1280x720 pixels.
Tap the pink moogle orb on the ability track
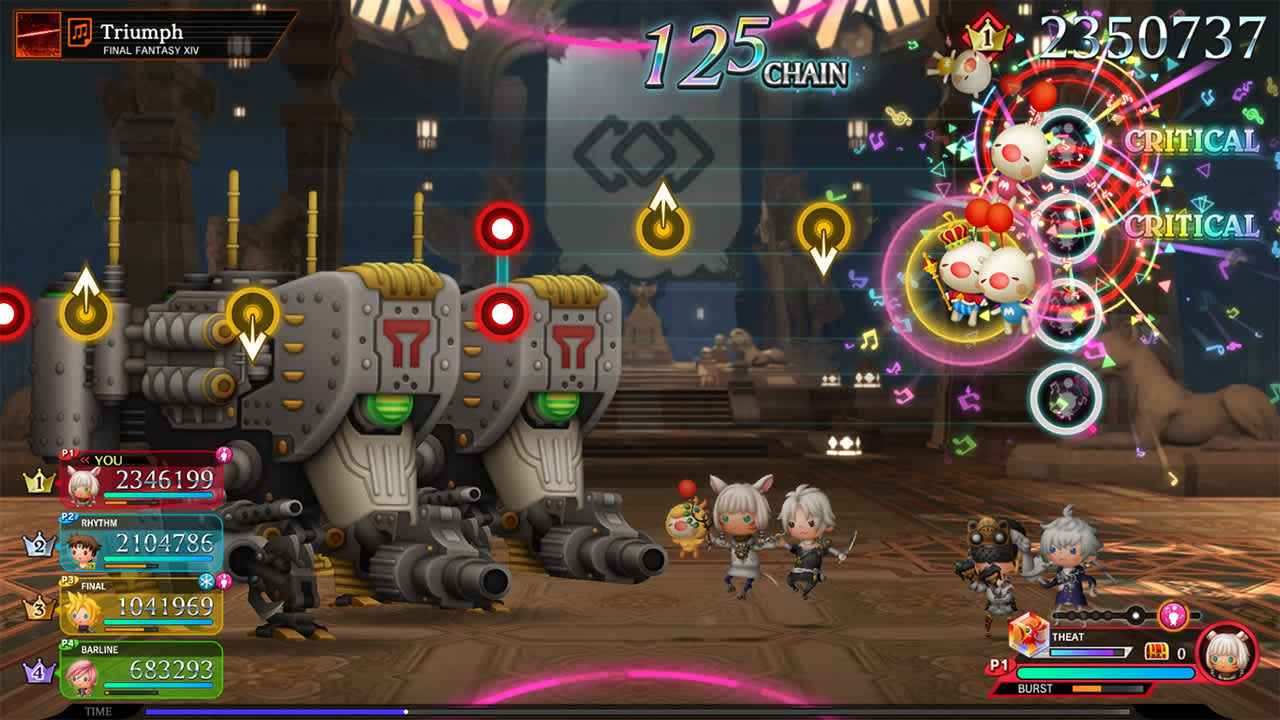pyautogui.click(x=1174, y=614)
